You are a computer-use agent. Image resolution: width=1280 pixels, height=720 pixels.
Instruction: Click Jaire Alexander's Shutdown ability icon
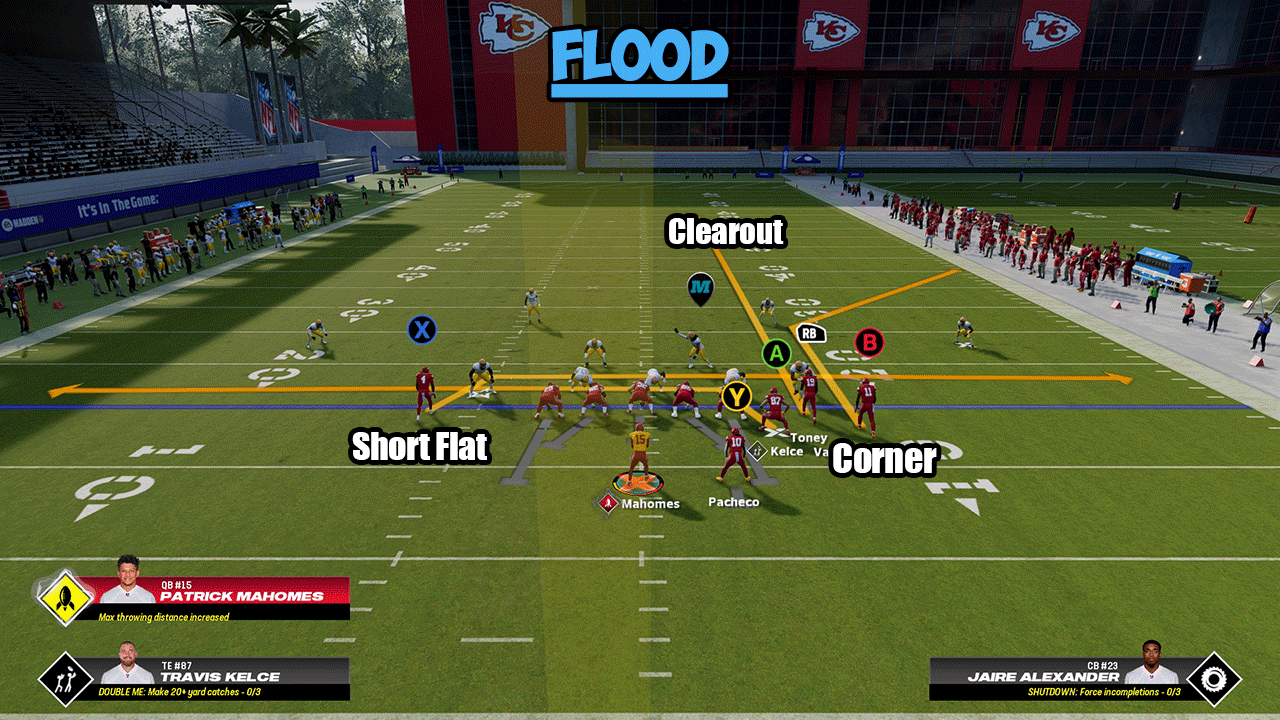coord(1213,678)
